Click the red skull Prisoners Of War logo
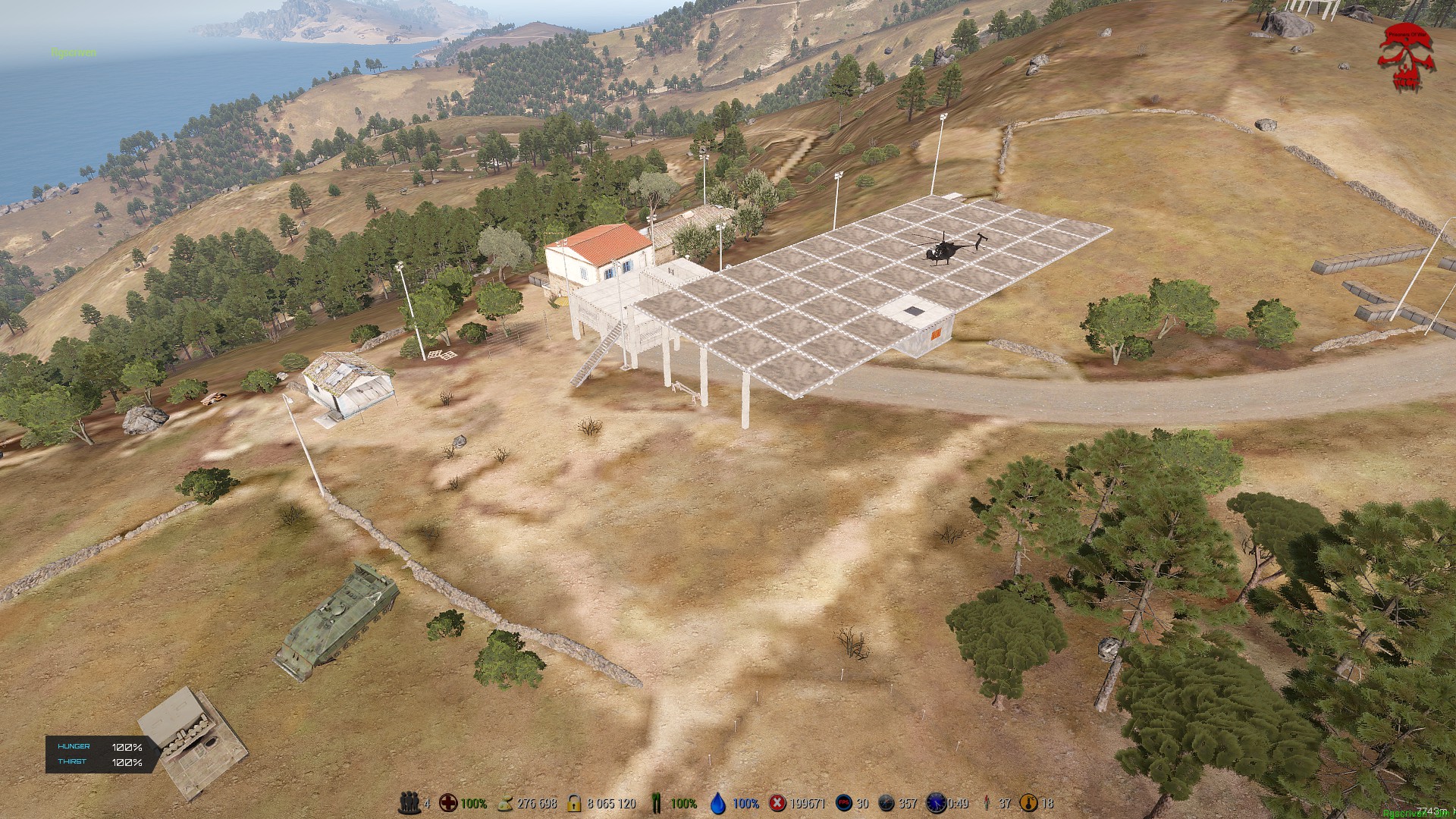1456x819 pixels. pos(1406,56)
